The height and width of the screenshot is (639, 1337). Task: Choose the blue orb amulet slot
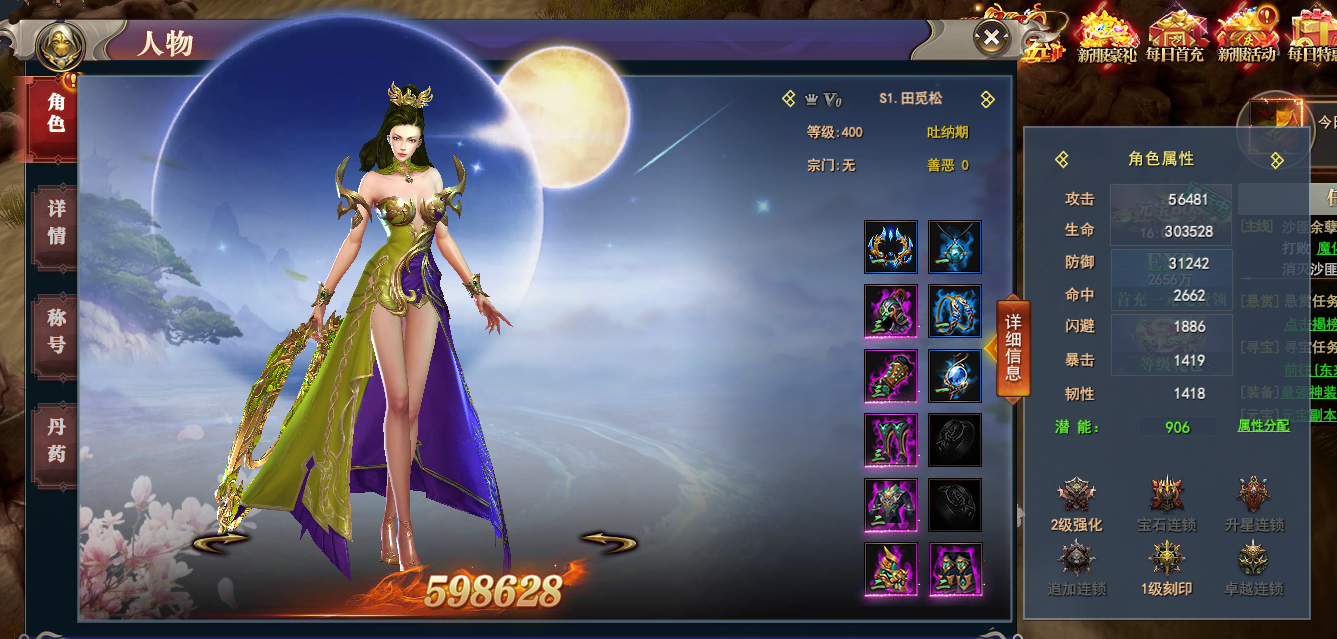(955, 376)
